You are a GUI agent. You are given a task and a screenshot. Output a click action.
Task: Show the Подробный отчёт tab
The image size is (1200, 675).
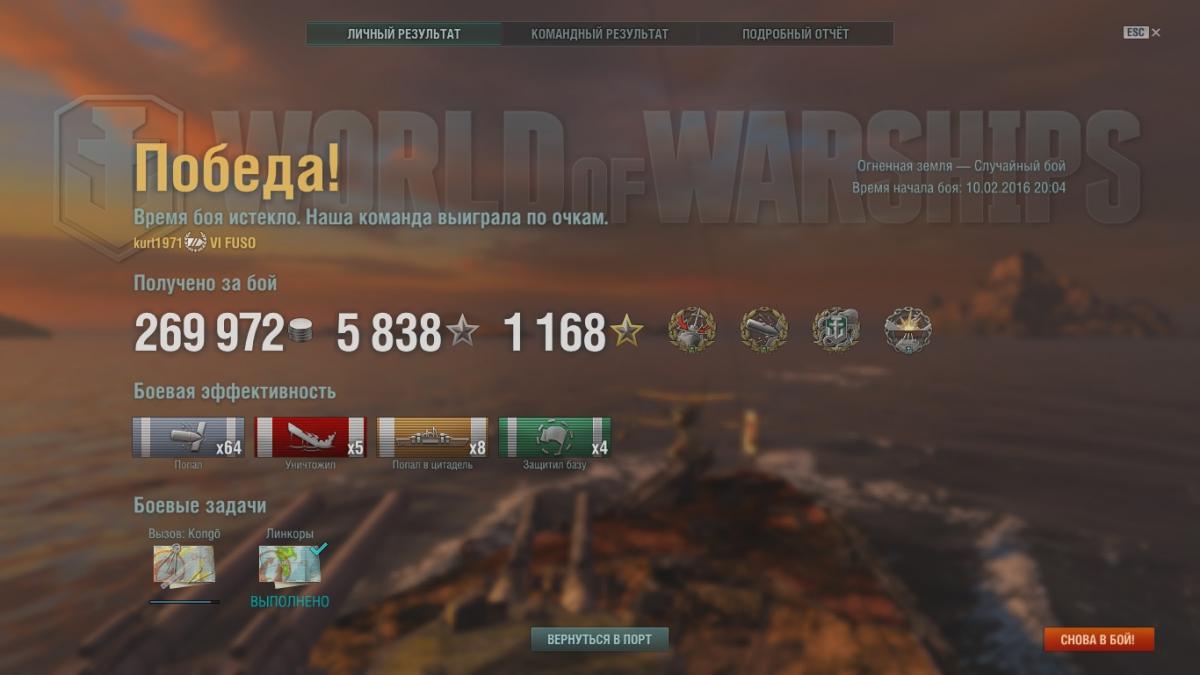[795, 34]
